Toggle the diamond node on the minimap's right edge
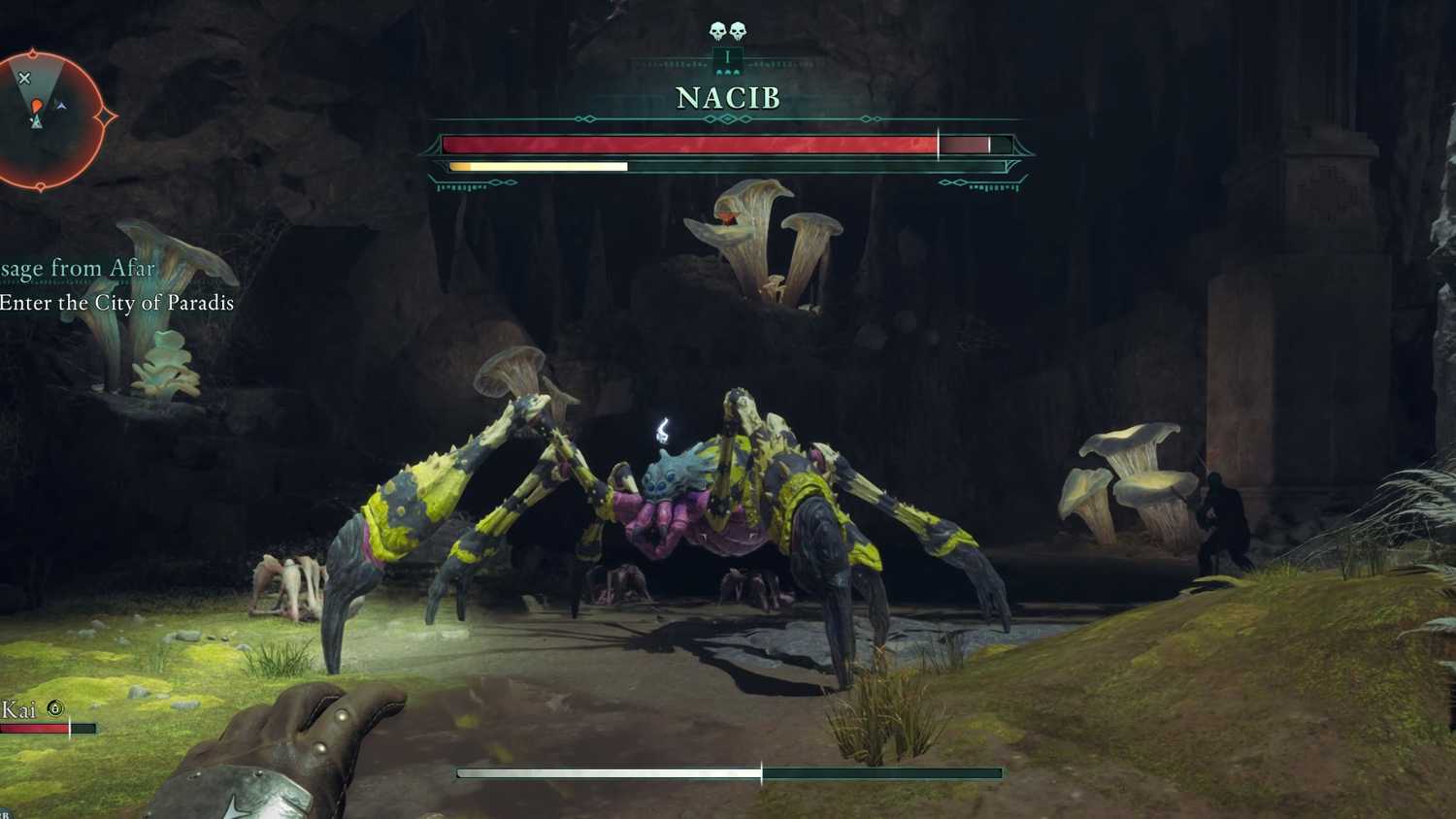This screenshot has height=819, width=1456. (106, 115)
